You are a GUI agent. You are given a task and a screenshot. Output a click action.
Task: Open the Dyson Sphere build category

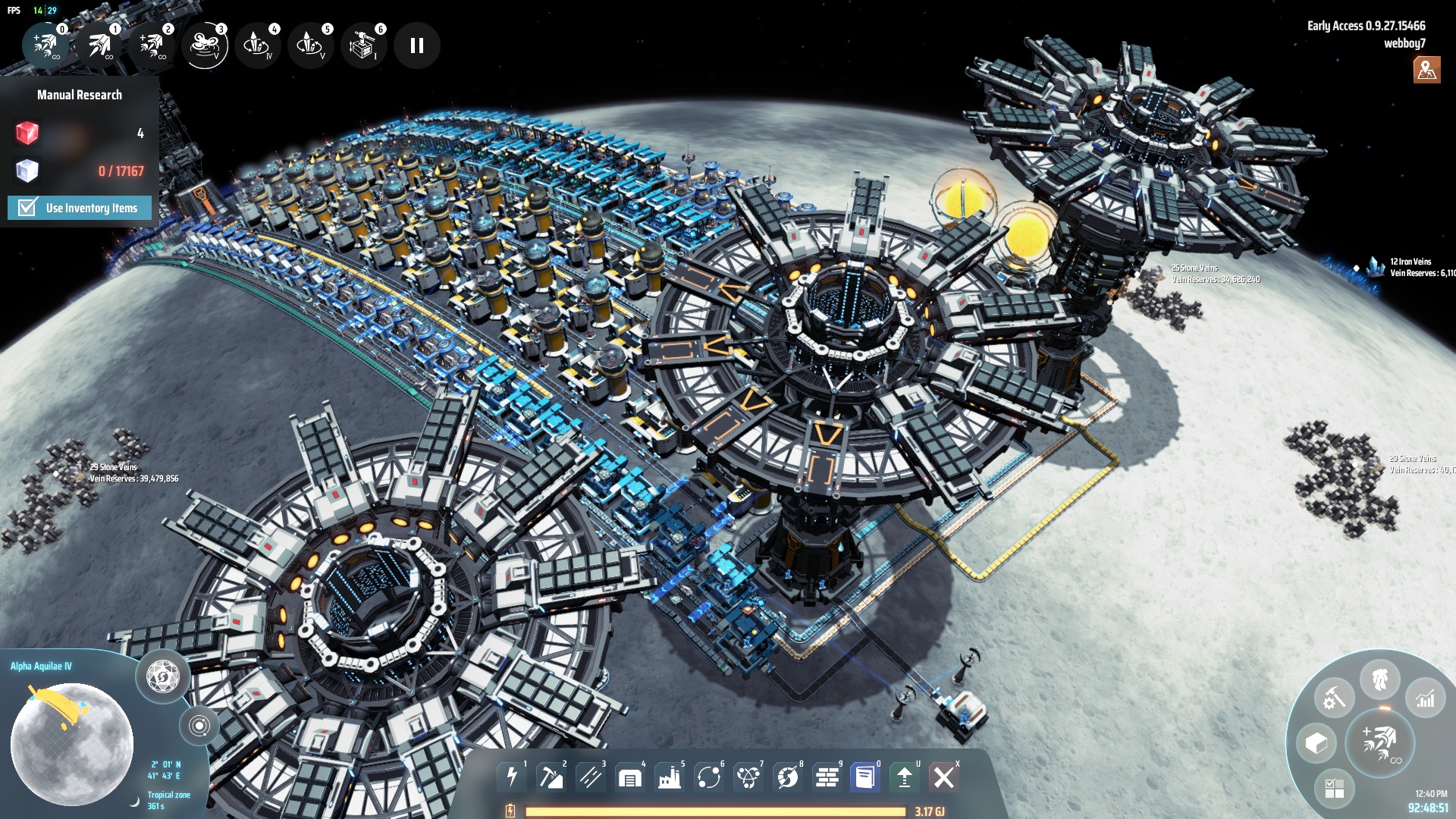pos(786,778)
